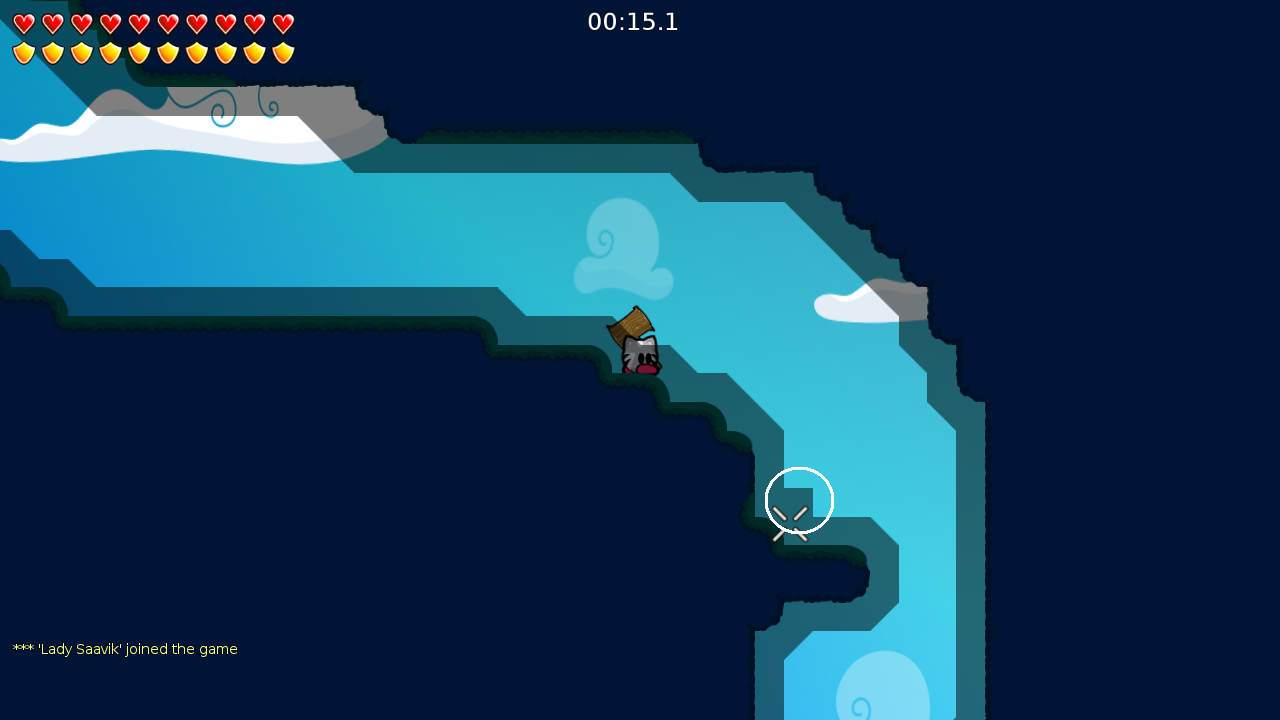Click the hammer weapon on the tee

[x=630, y=322]
